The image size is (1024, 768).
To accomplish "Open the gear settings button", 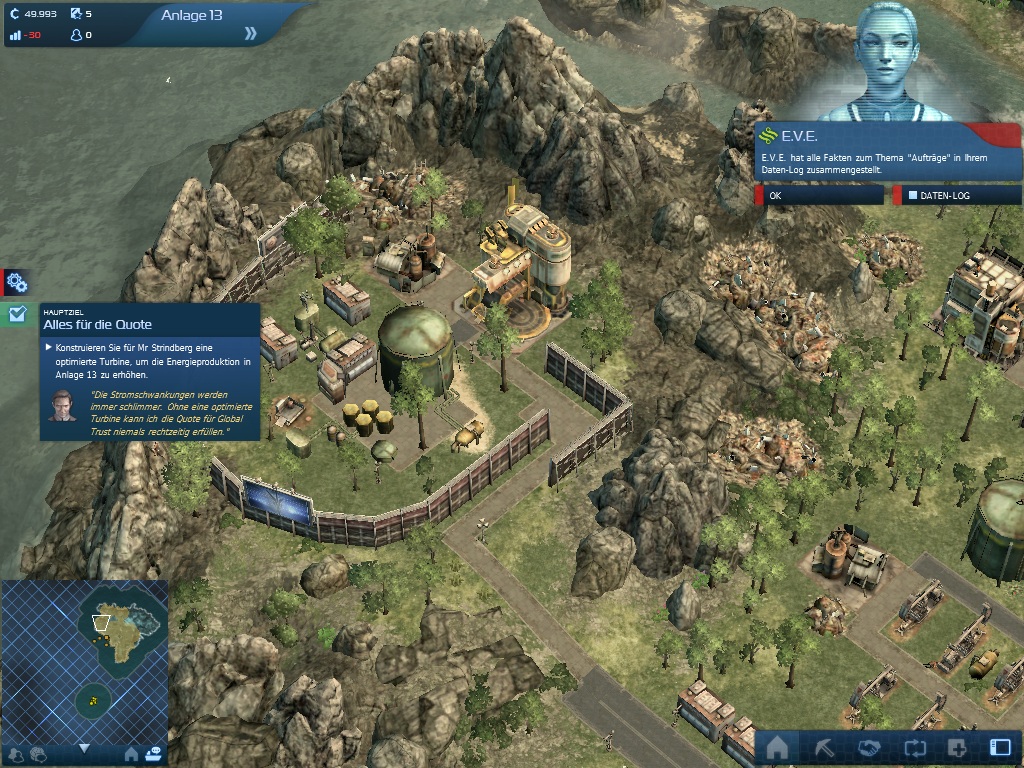I will pos(16,282).
